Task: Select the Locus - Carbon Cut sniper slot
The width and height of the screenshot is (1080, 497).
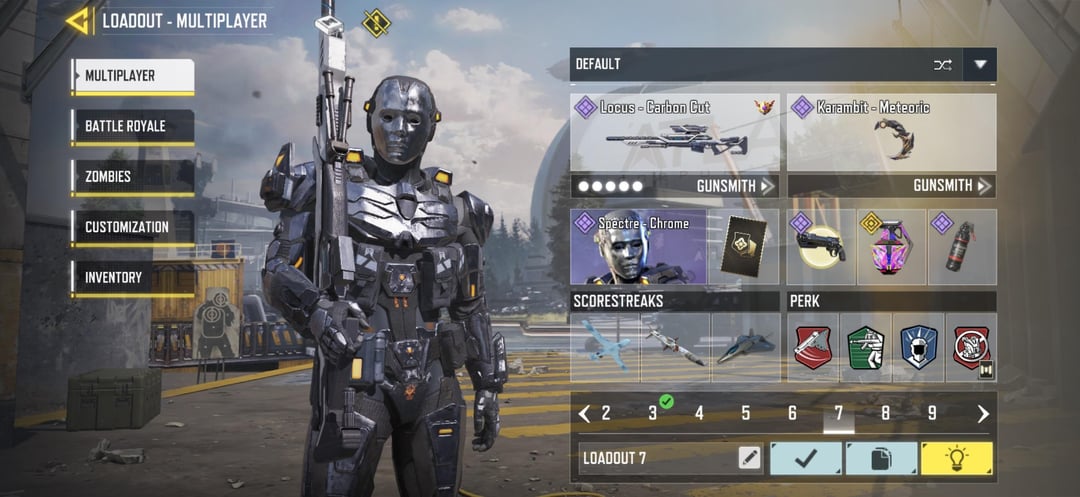Action: point(675,133)
